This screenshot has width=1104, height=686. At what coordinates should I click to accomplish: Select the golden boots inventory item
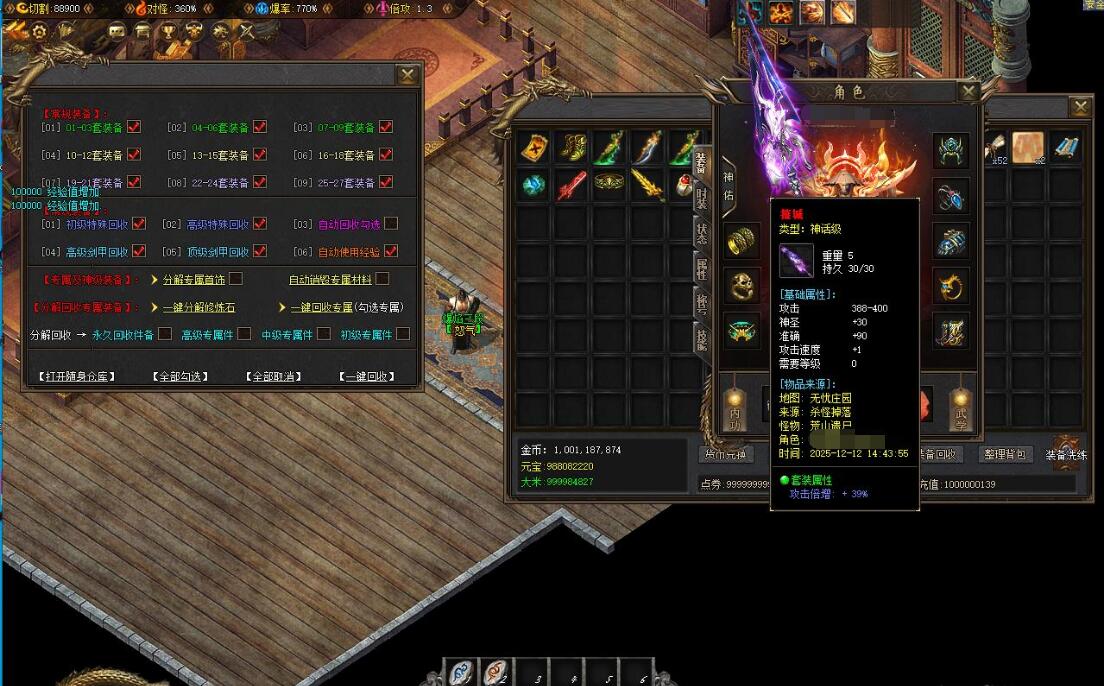(x=571, y=147)
